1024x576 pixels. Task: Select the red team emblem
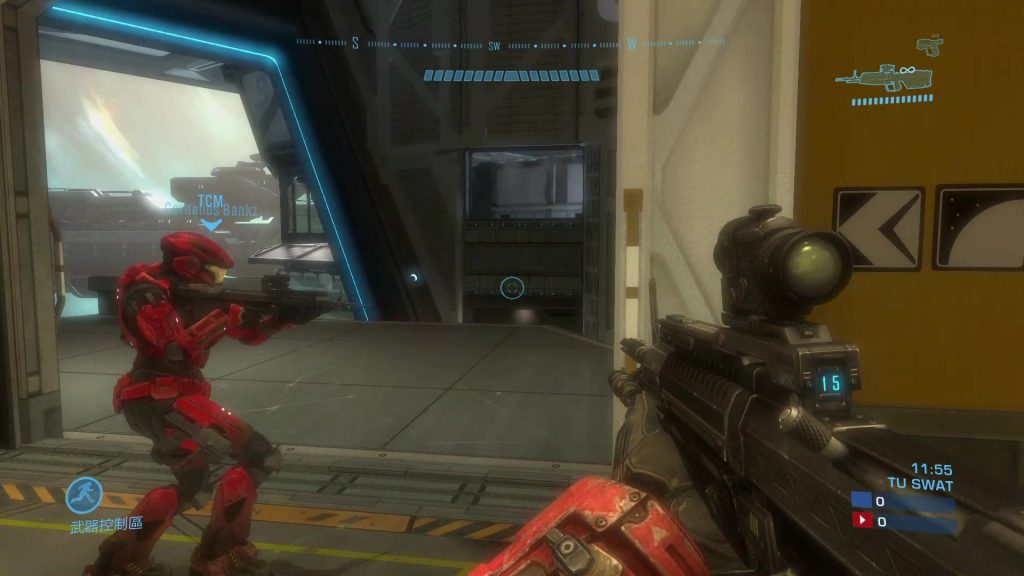(x=861, y=520)
